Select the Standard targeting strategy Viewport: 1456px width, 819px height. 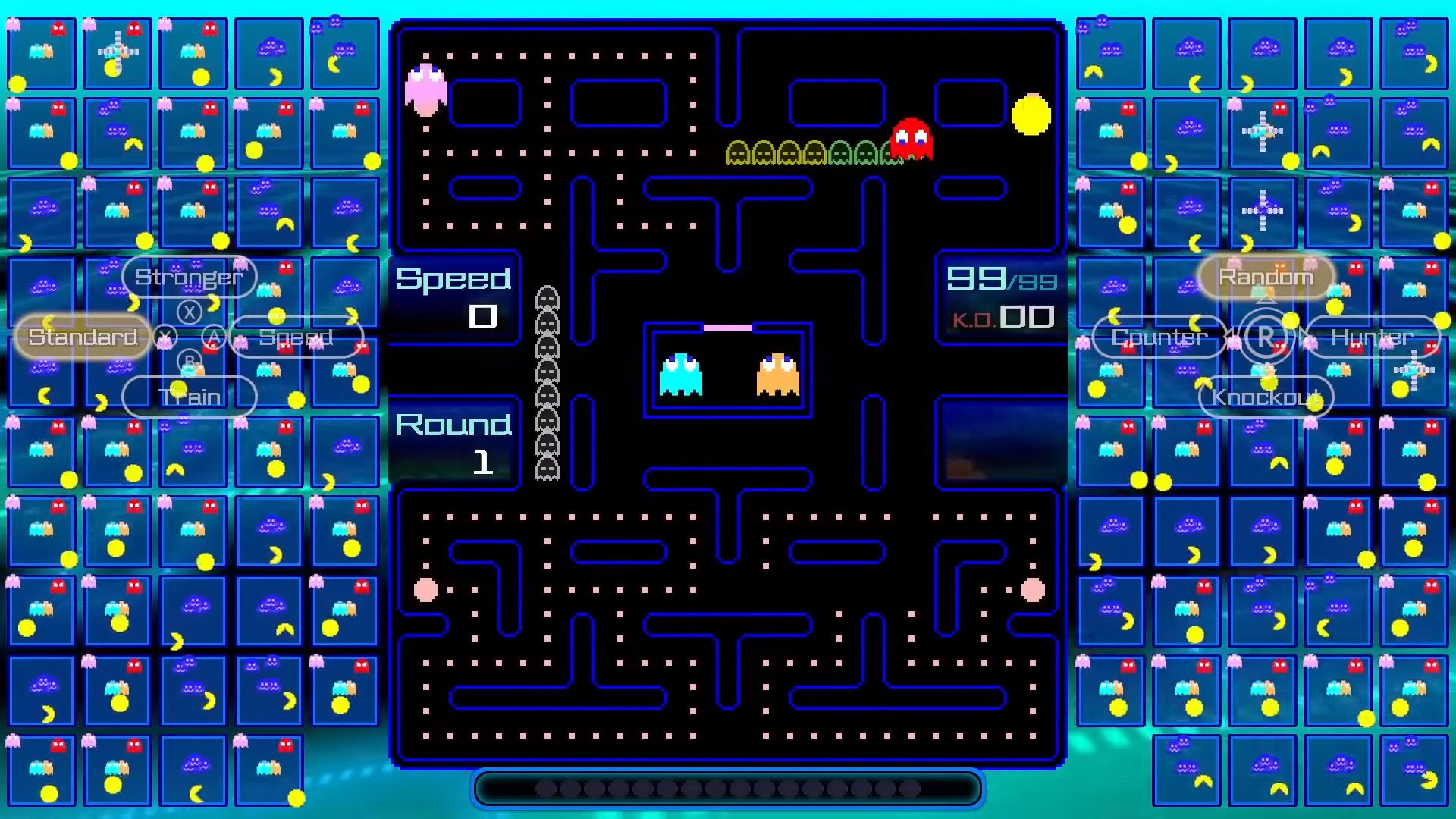pyautogui.click(x=81, y=337)
